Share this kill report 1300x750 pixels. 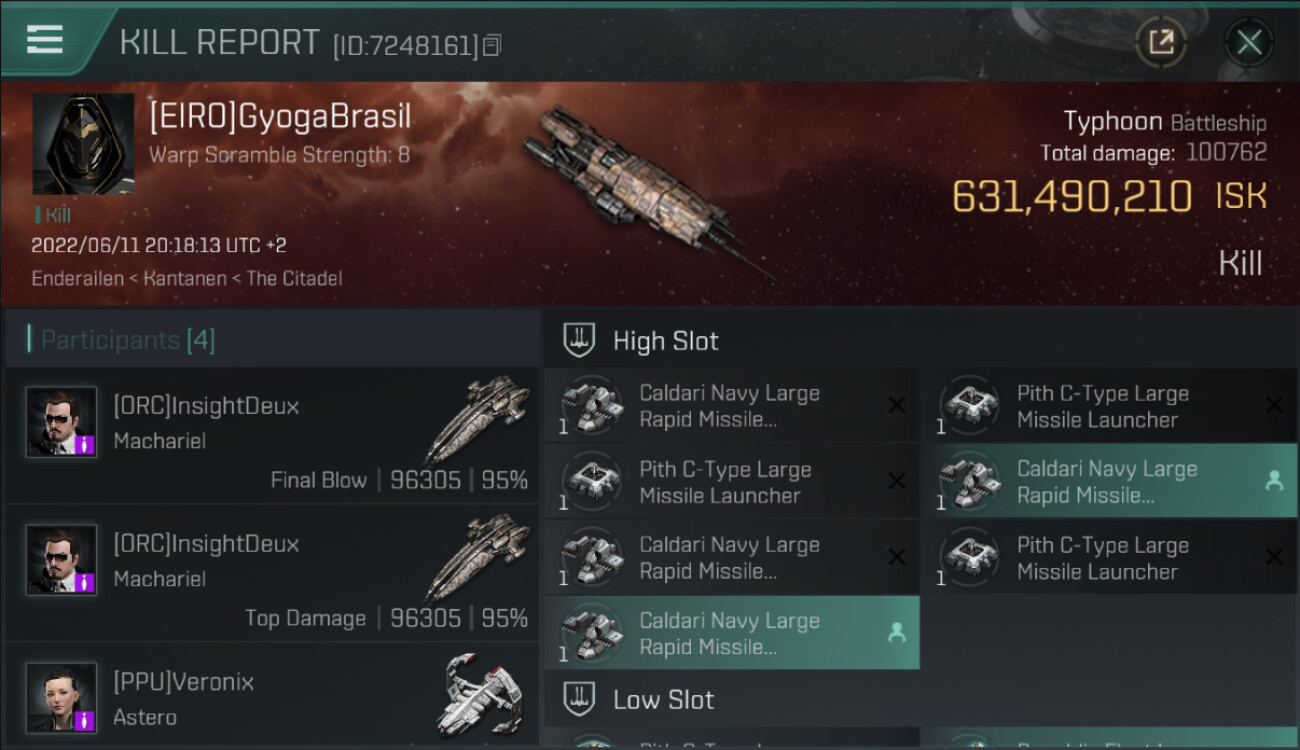pyautogui.click(x=1160, y=42)
